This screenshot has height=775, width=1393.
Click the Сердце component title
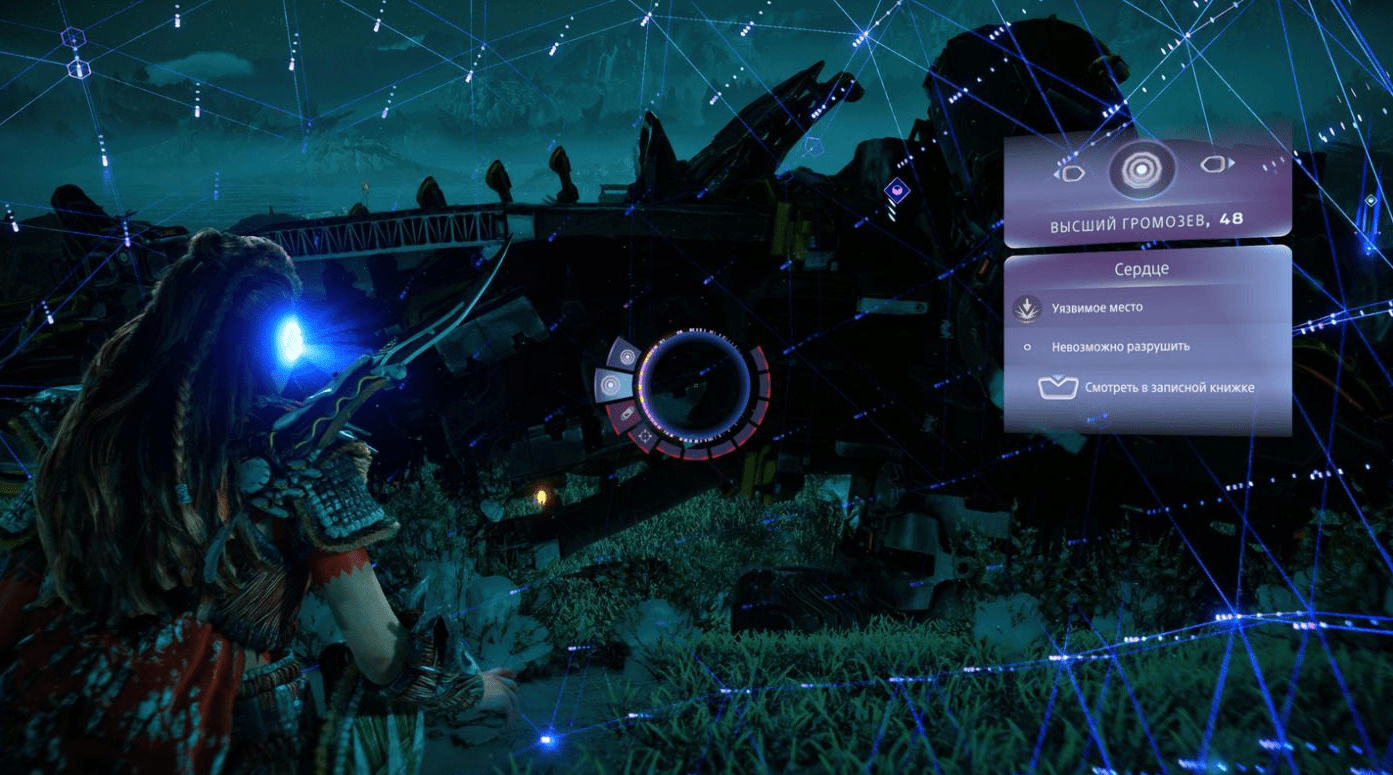(x=1141, y=269)
